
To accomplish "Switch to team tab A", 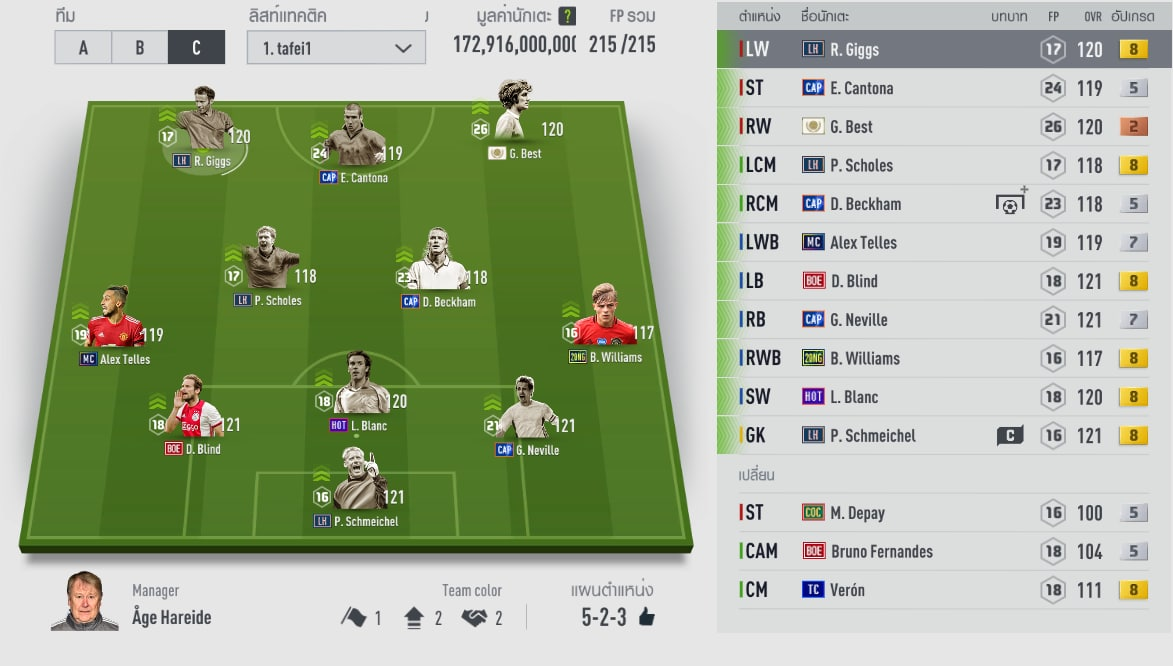I will (83, 48).
